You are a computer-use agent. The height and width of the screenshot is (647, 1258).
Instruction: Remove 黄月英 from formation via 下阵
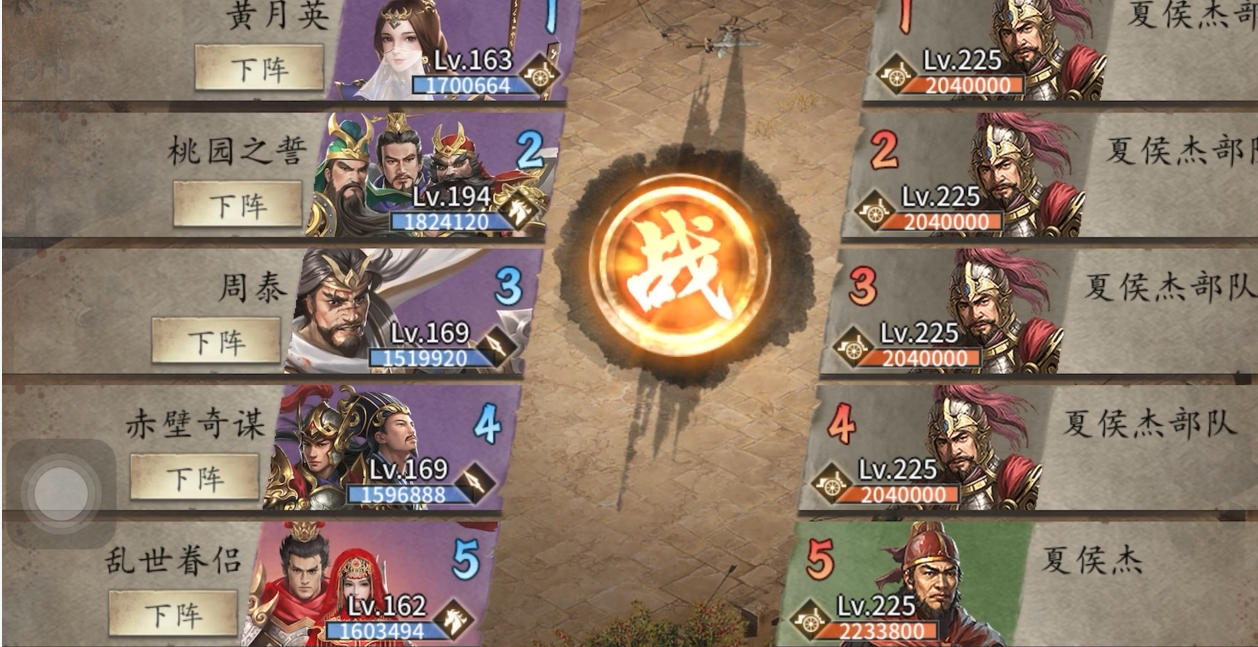pos(259,68)
